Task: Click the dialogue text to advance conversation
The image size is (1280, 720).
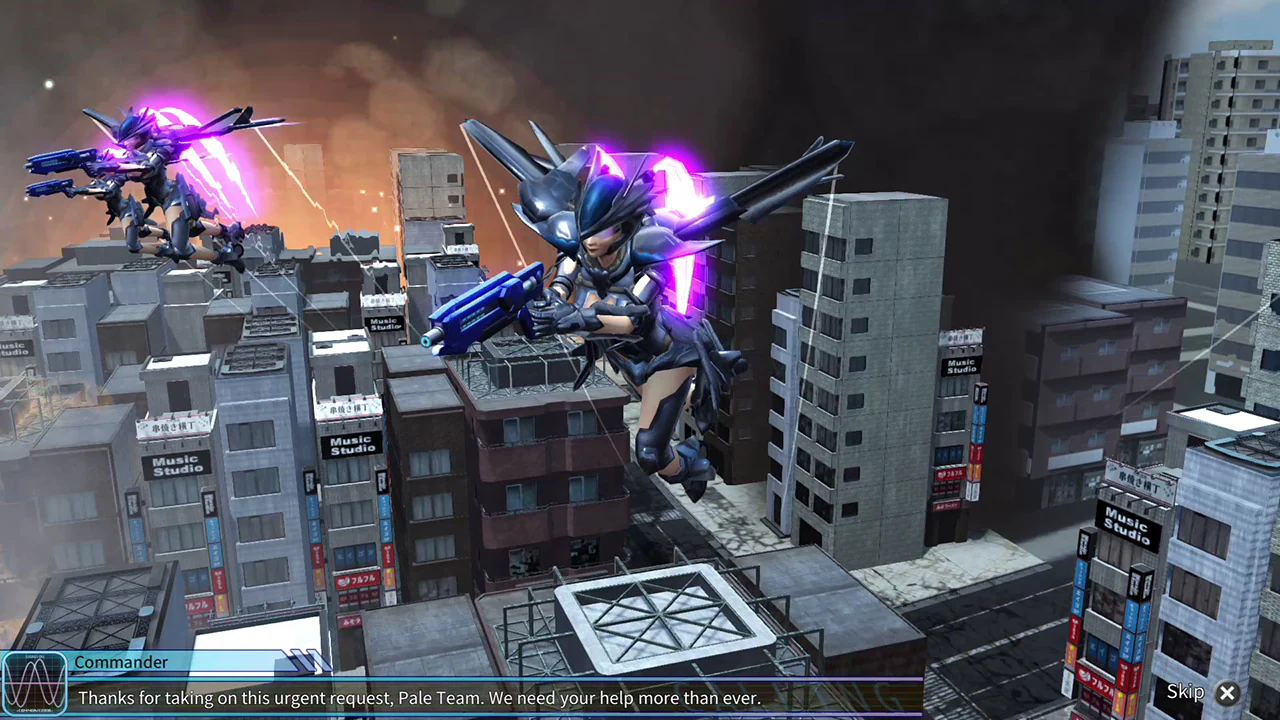Action: click(420, 698)
